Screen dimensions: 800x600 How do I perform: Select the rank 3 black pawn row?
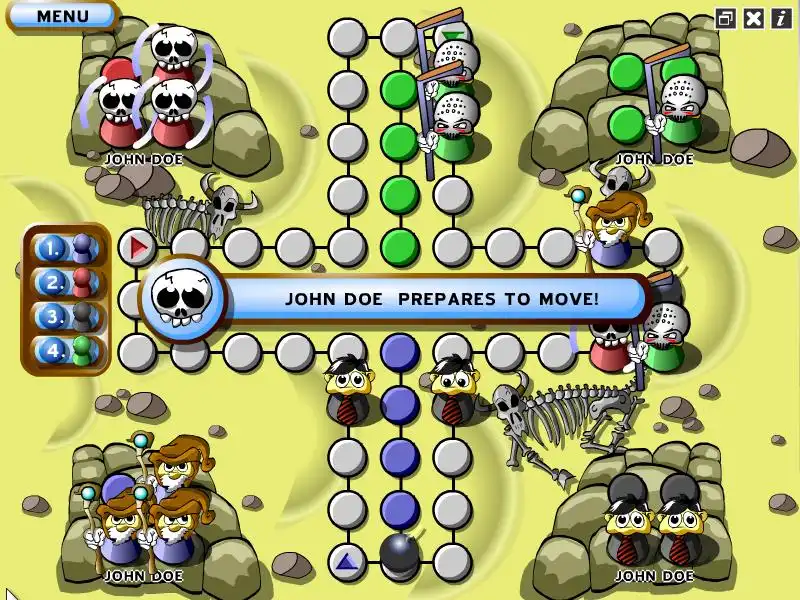(x=66, y=317)
